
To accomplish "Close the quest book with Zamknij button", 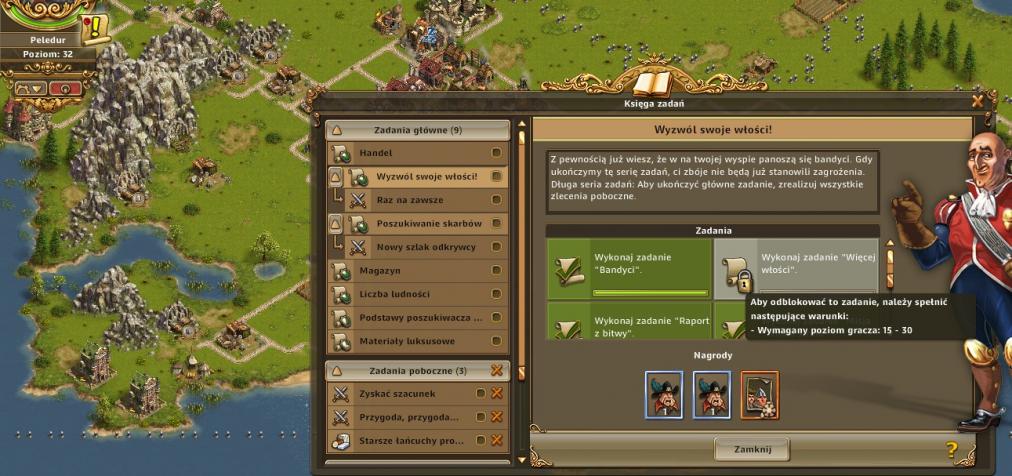I will [x=751, y=449].
